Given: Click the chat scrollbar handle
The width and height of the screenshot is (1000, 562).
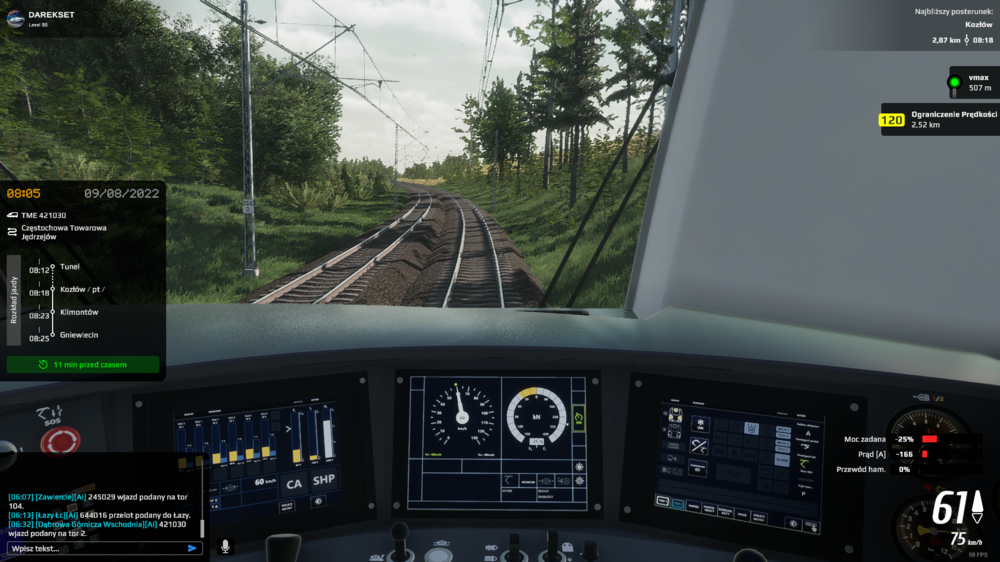Looking at the screenshot, I should click(202, 527).
